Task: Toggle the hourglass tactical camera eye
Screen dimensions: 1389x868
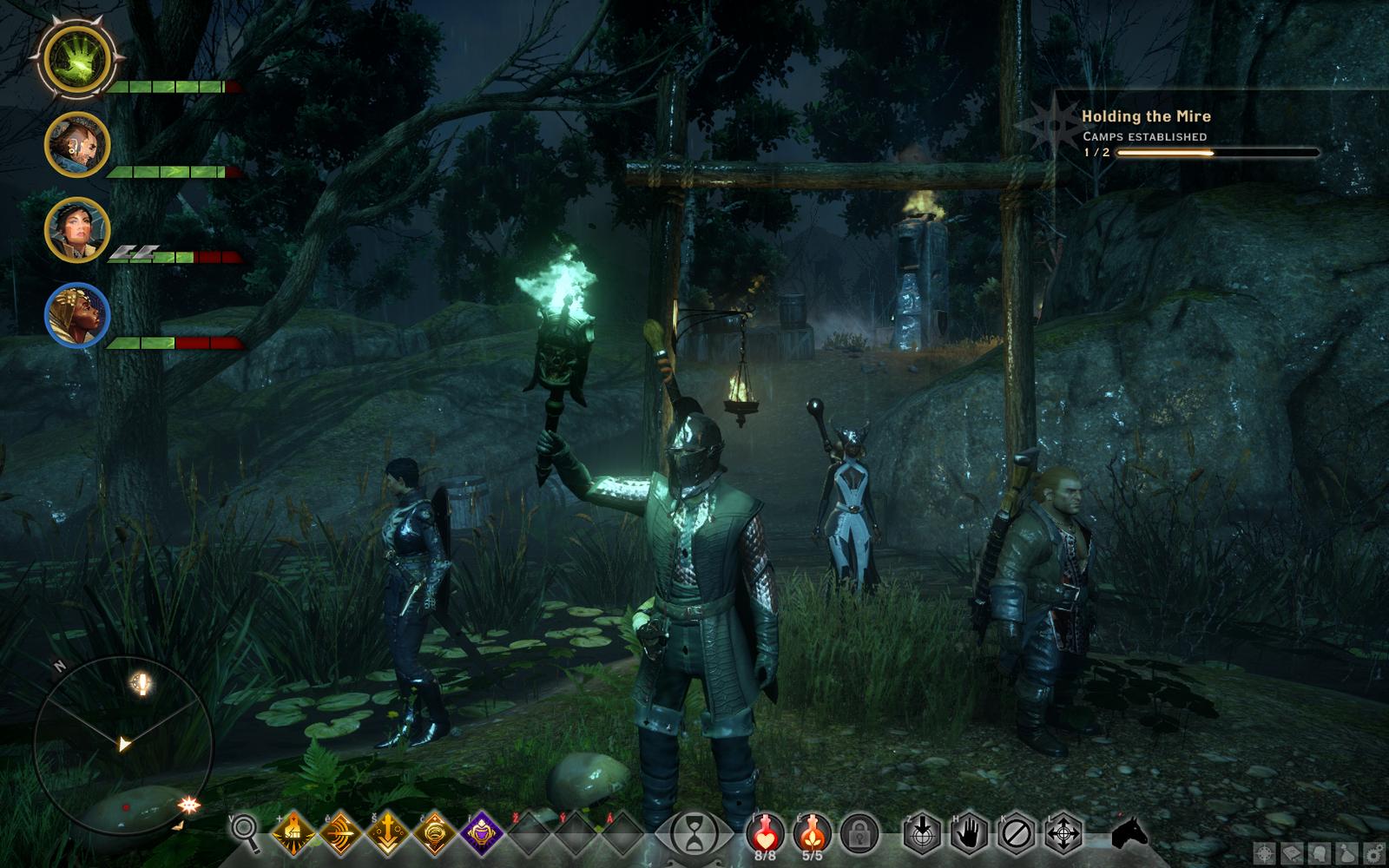Action: 694,833
